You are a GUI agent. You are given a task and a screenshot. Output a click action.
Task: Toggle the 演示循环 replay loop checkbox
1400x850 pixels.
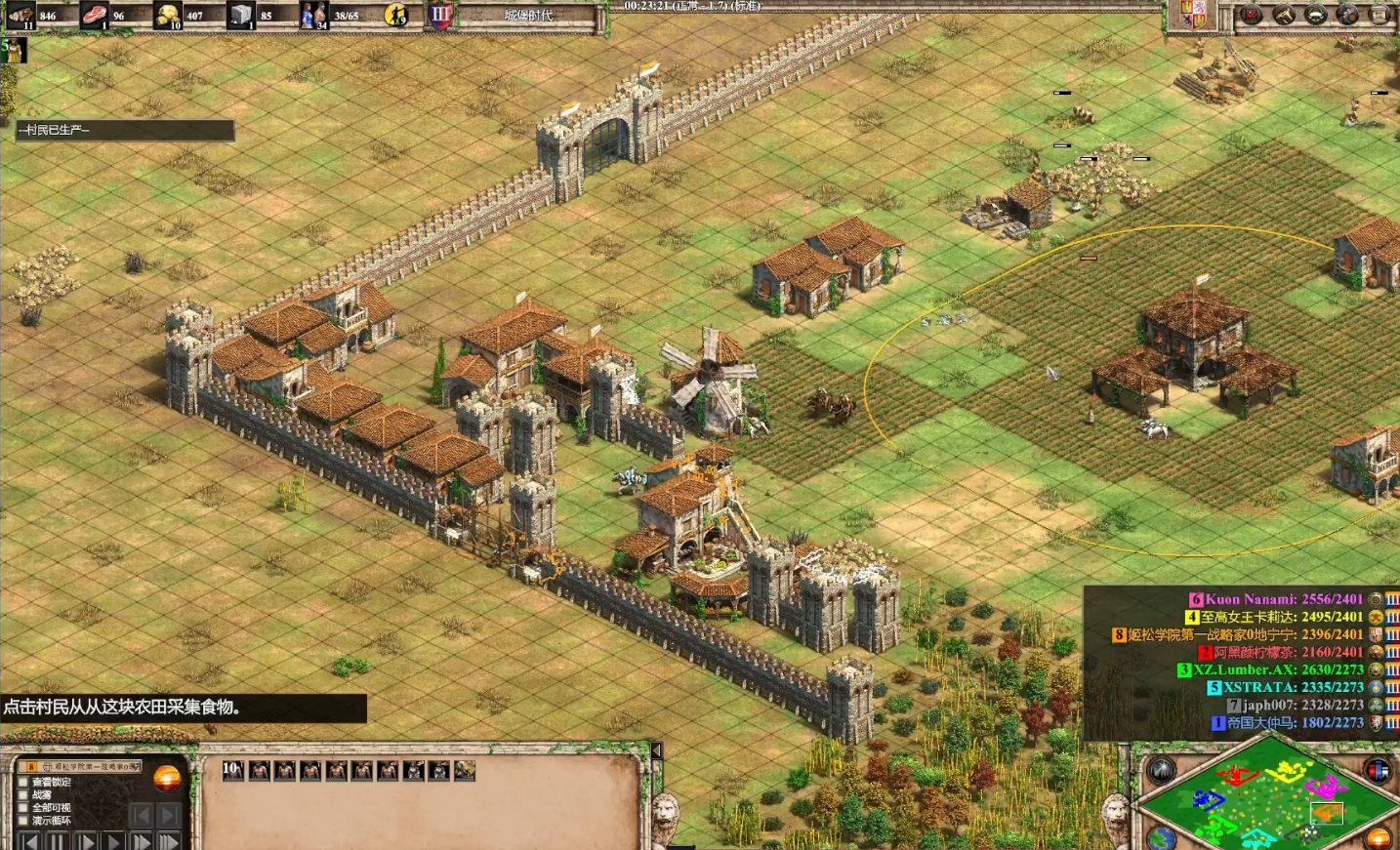(23, 821)
